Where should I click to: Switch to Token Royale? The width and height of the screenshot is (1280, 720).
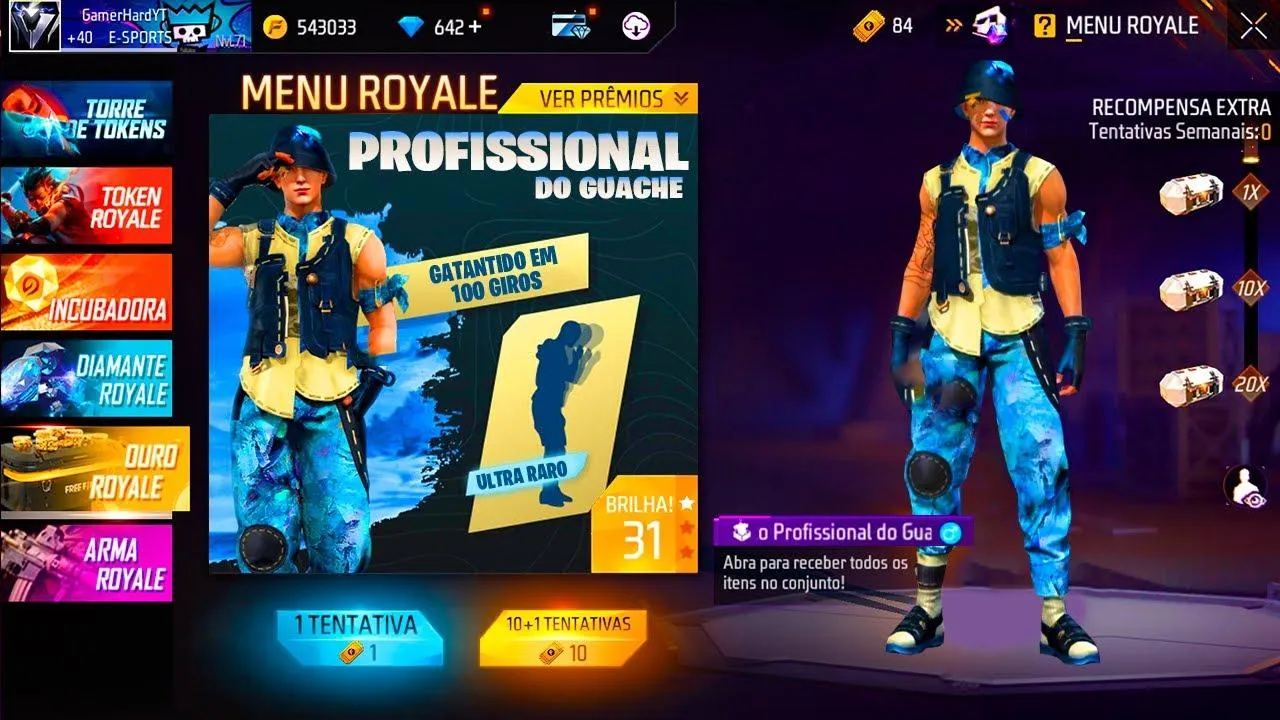(x=90, y=206)
